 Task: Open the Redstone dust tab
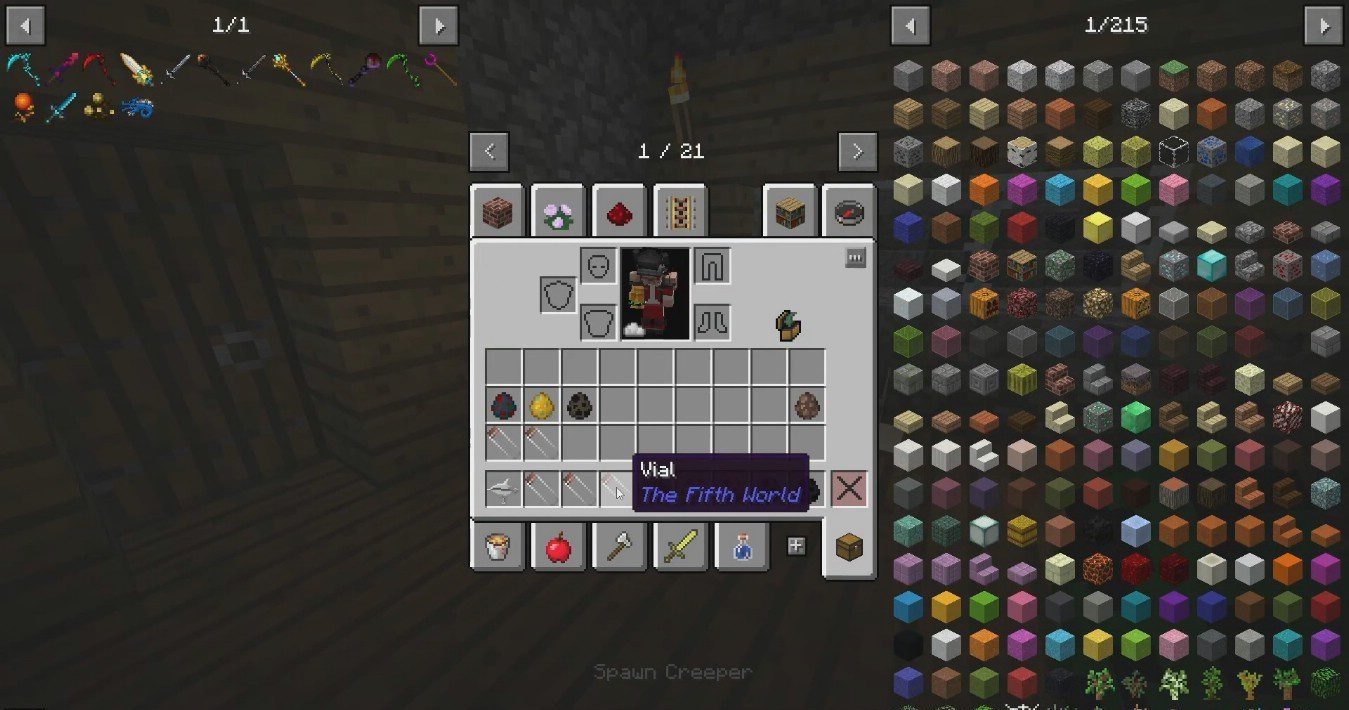coord(619,212)
